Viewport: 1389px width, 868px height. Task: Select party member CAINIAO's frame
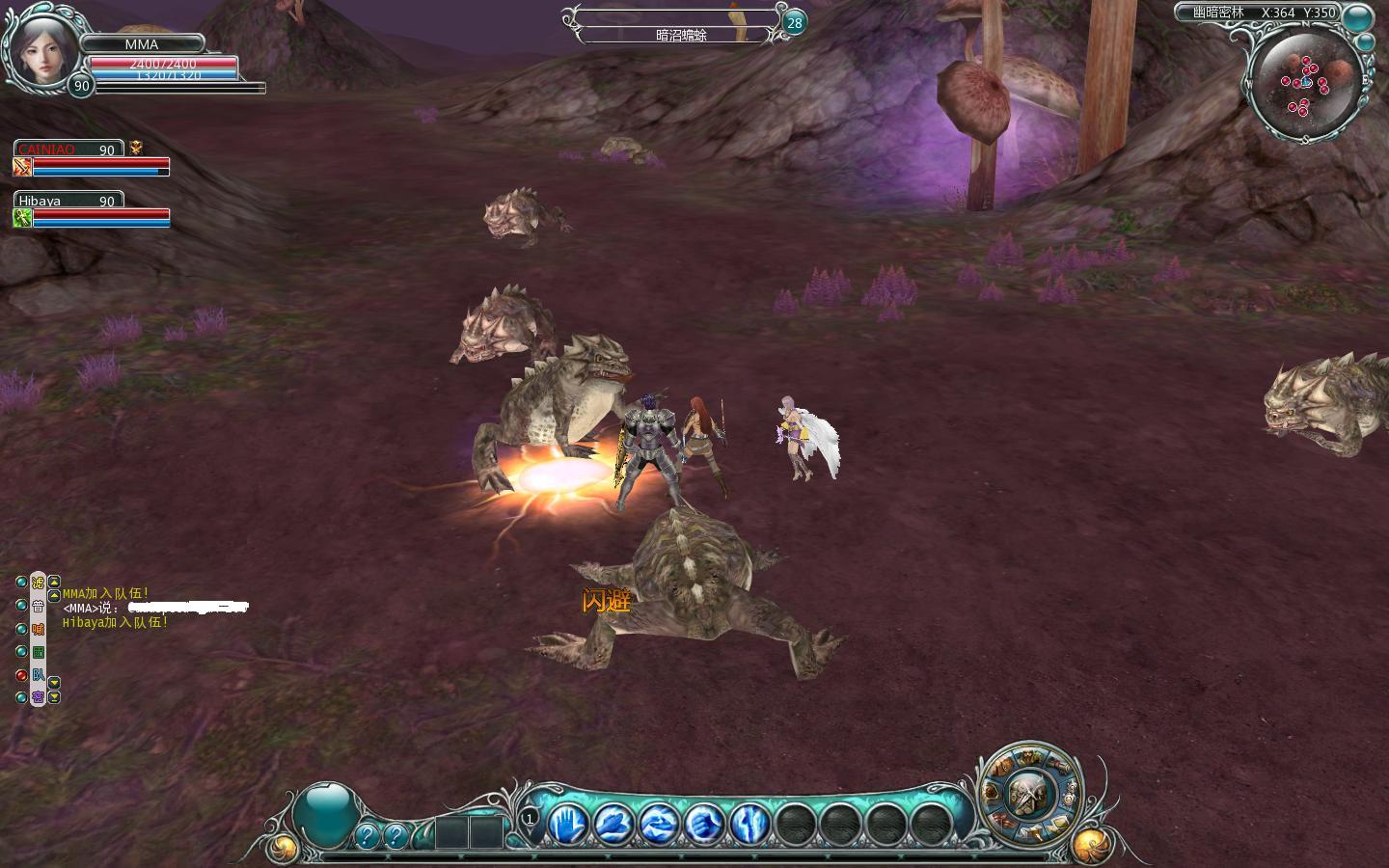click(x=92, y=159)
